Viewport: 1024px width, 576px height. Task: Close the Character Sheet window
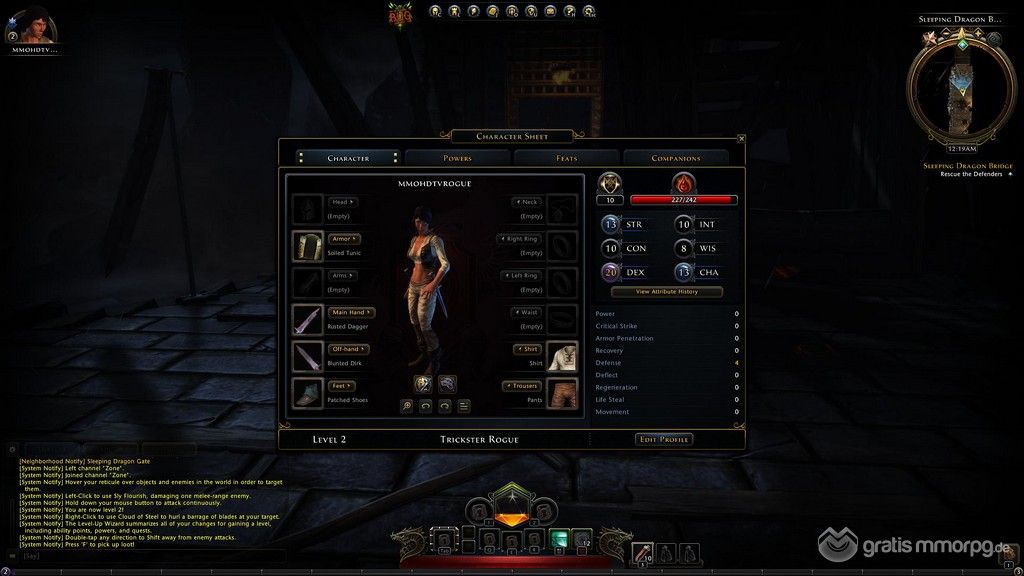741,139
